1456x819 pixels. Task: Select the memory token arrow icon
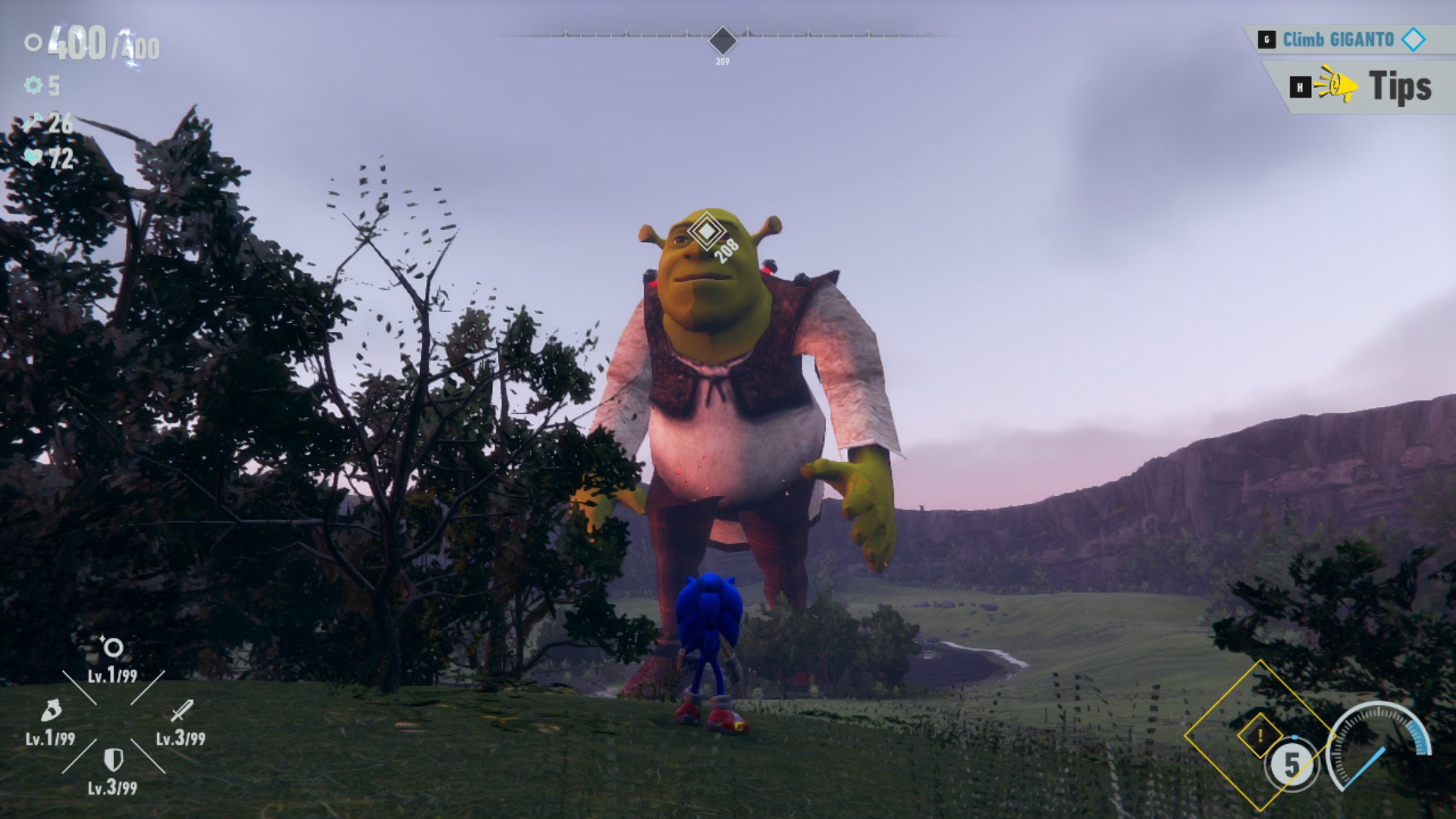point(32,123)
